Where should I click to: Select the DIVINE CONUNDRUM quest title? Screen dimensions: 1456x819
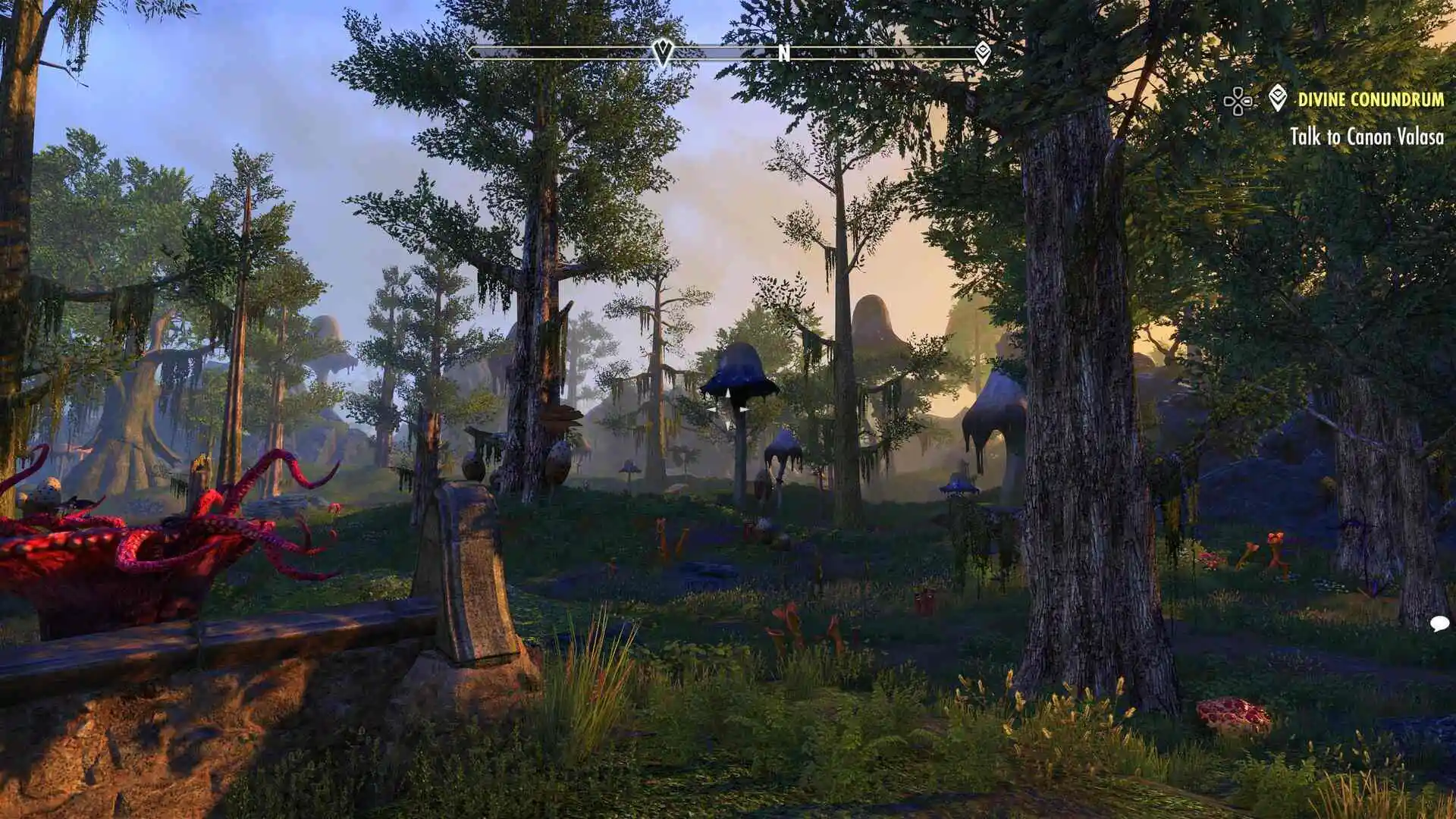pyautogui.click(x=1369, y=99)
